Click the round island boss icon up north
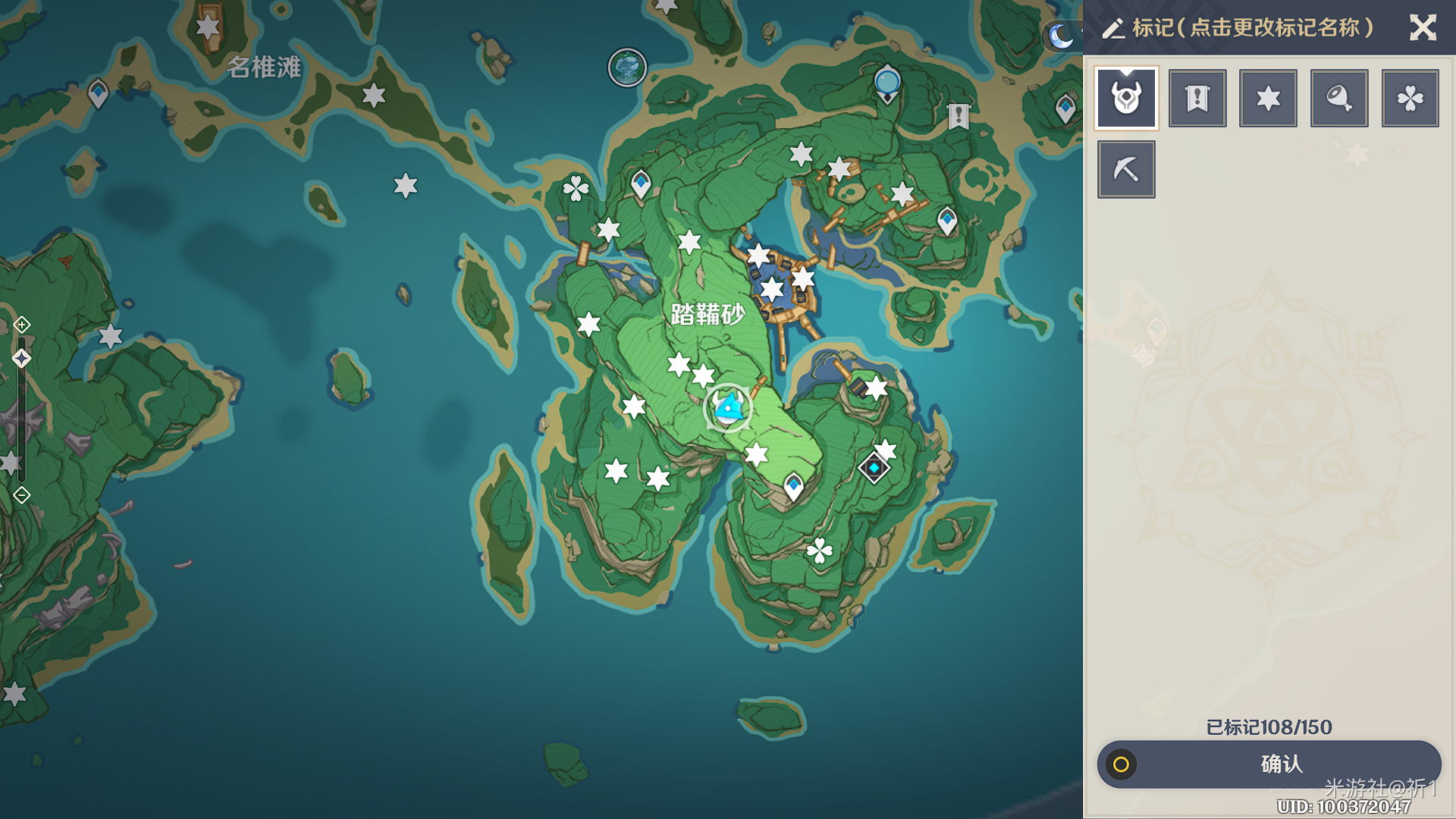 [627, 68]
